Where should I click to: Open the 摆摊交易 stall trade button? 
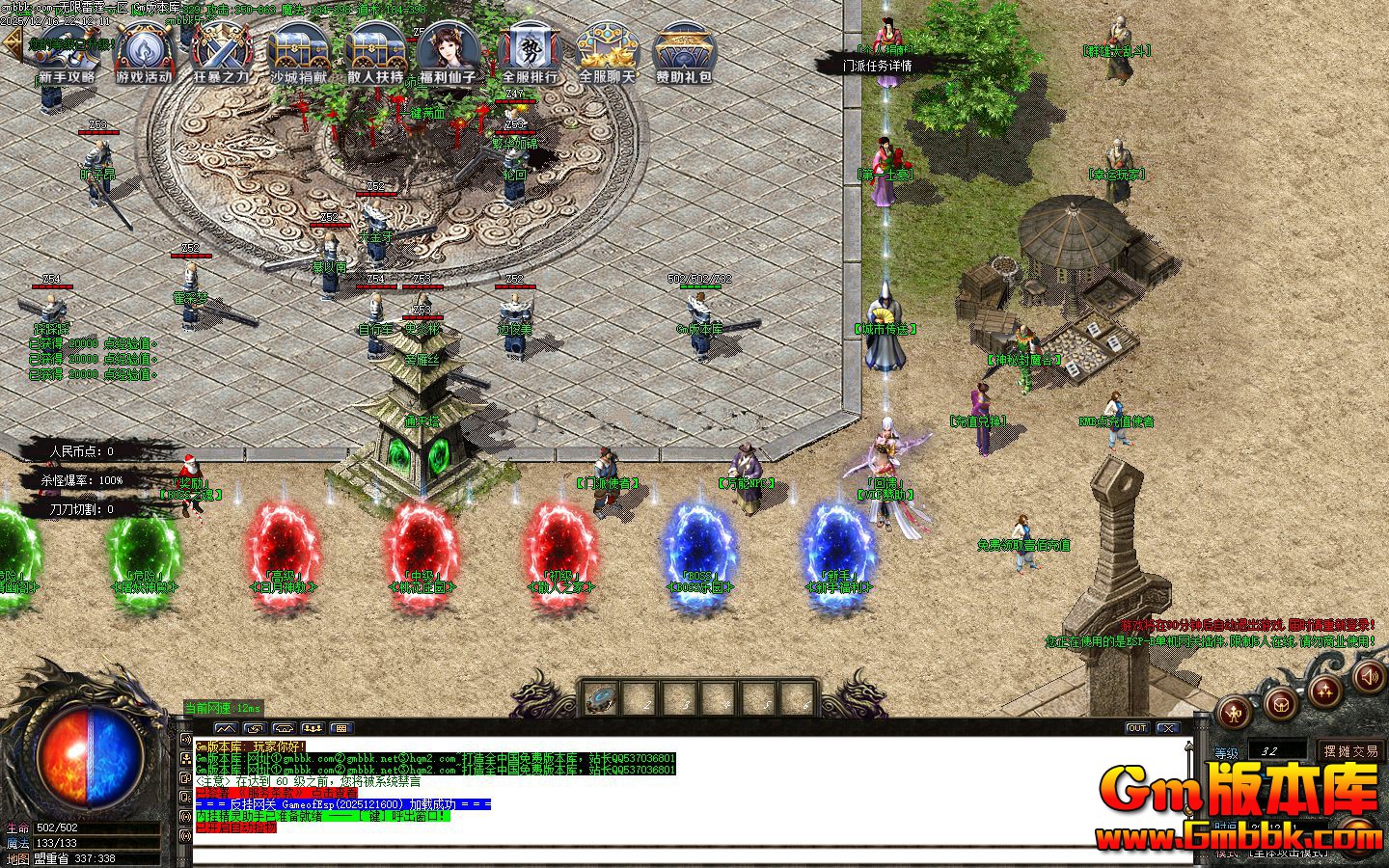pos(1350,750)
